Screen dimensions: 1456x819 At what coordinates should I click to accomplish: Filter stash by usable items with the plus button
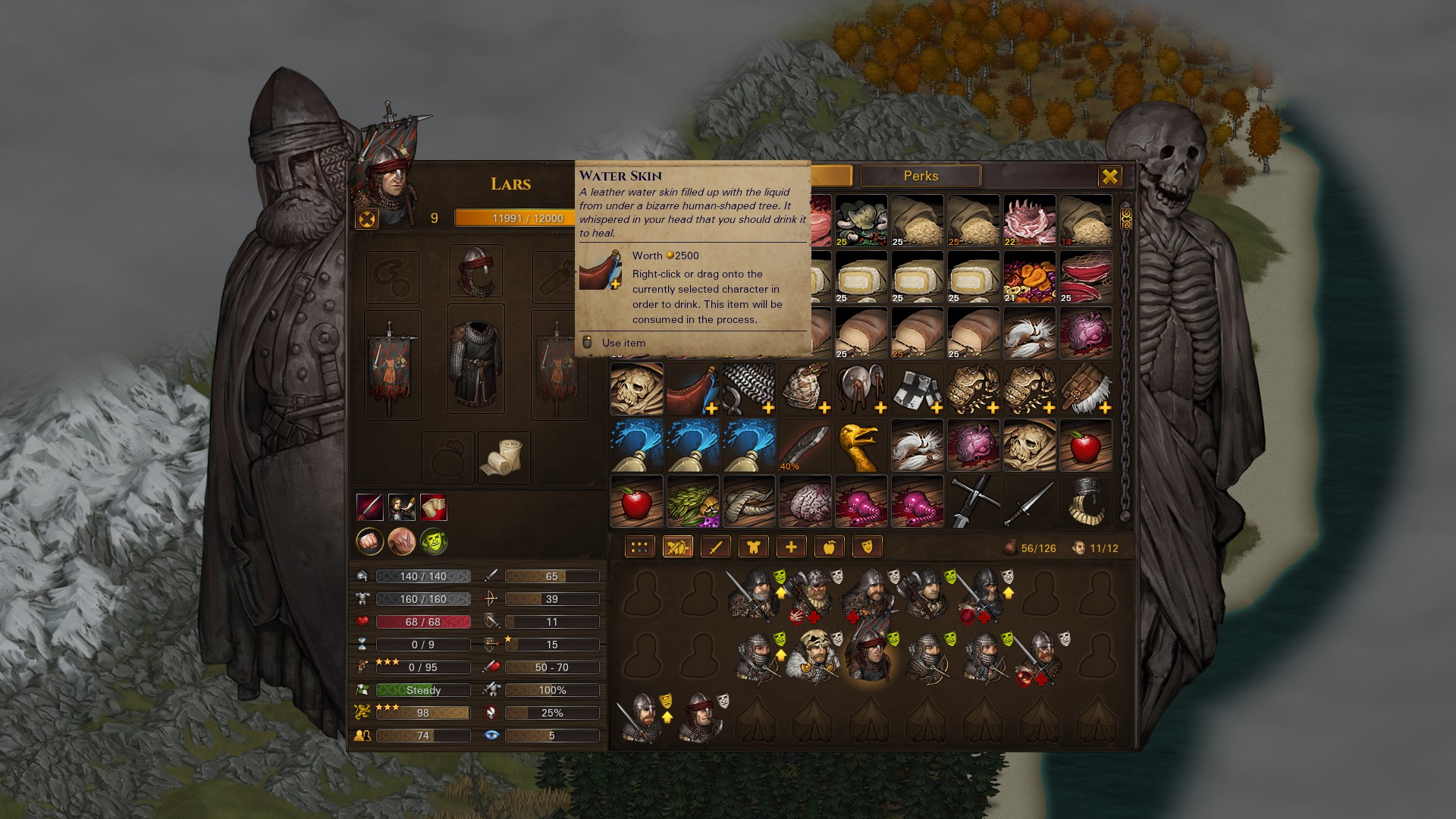pyautogui.click(x=791, y=547)
